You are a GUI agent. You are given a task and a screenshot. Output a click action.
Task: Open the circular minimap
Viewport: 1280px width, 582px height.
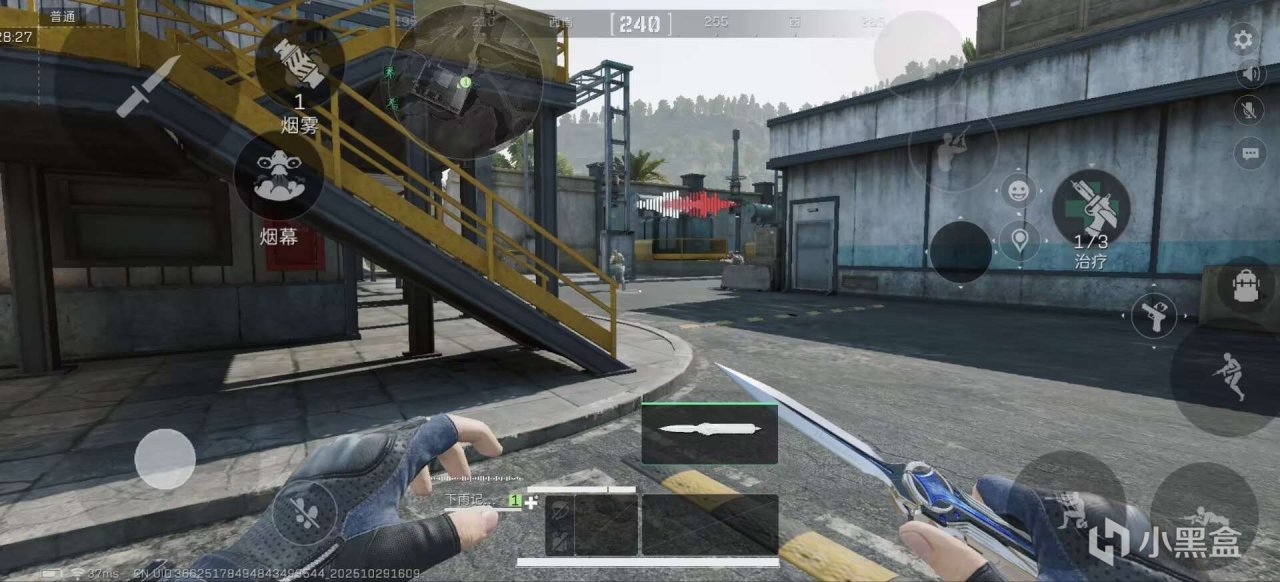(x=468, y=81)
